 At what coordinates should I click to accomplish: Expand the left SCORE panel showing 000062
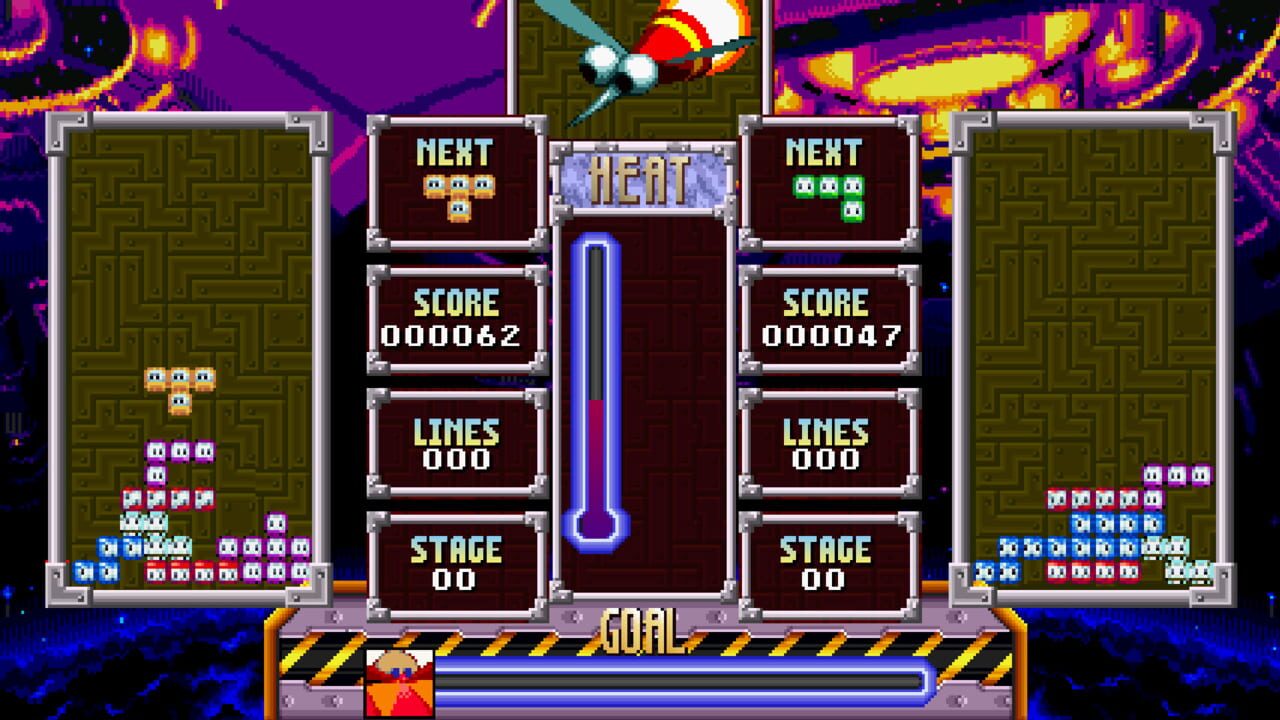(455, 313)
